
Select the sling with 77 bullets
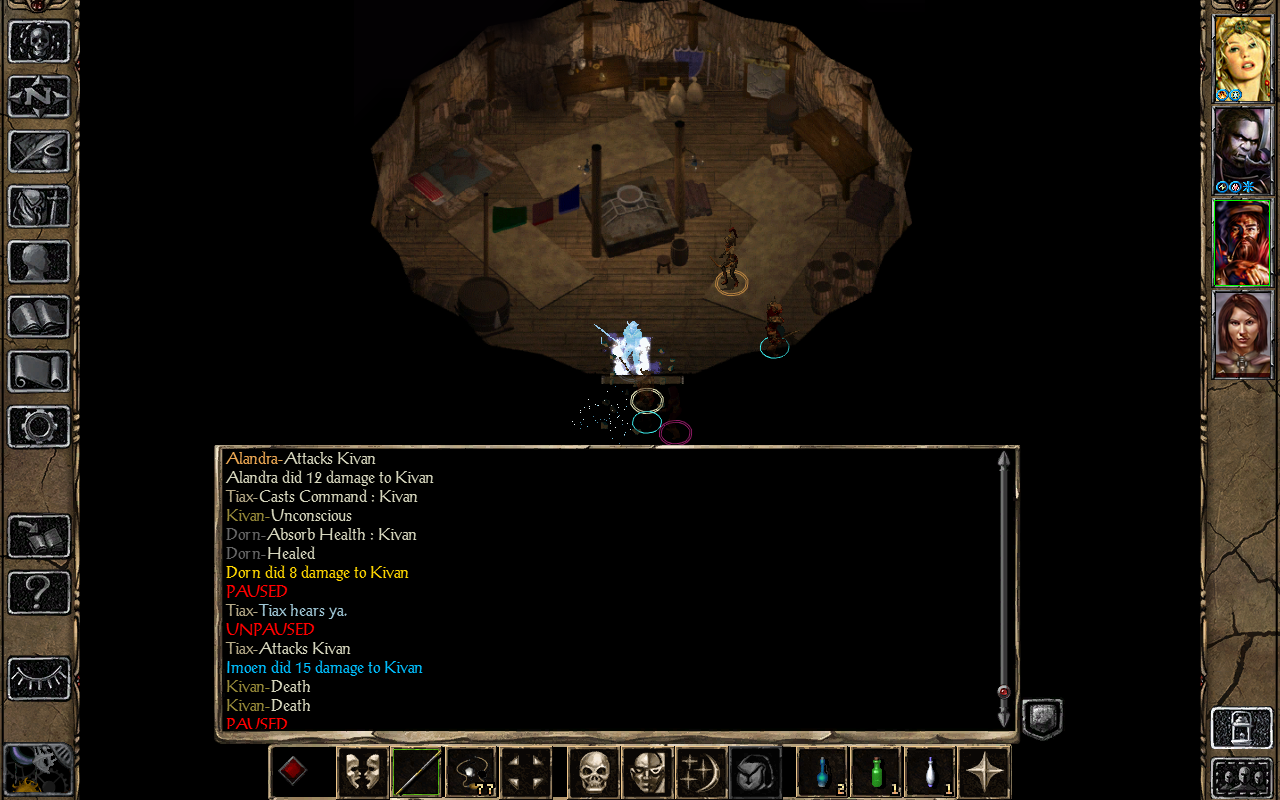coord(472,772)
